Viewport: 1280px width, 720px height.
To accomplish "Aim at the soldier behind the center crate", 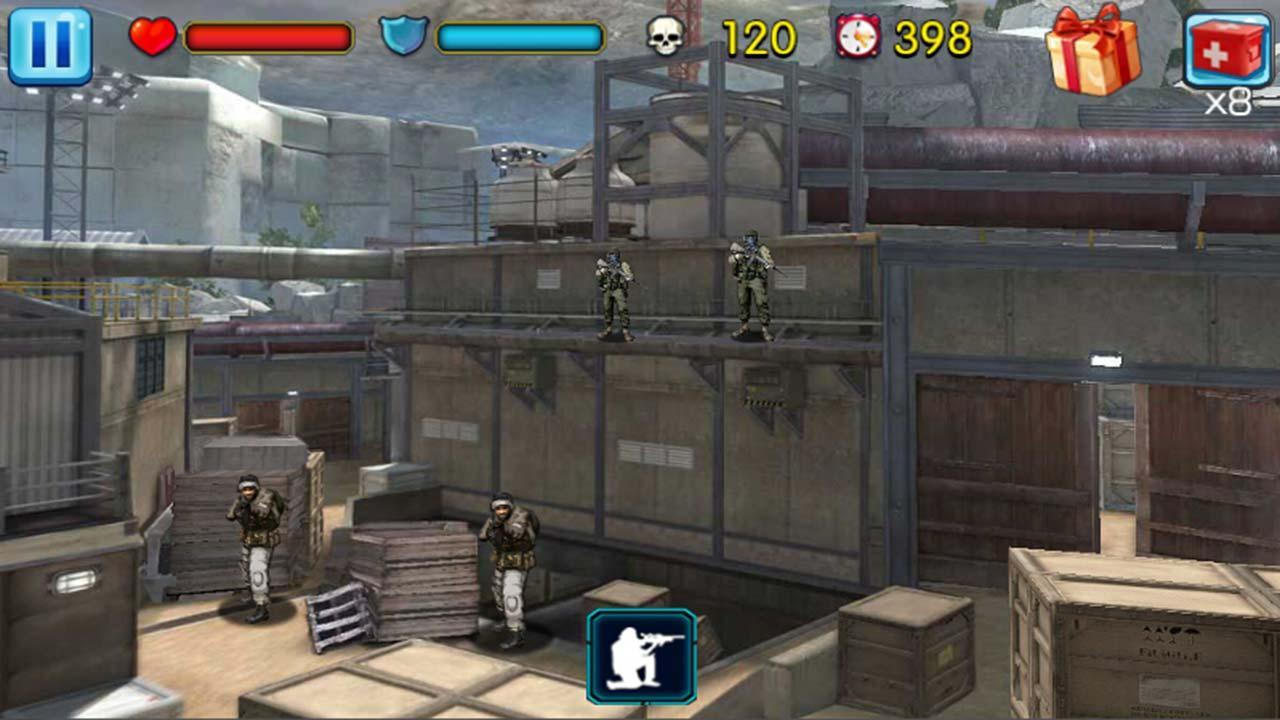I will pos(508,560).
